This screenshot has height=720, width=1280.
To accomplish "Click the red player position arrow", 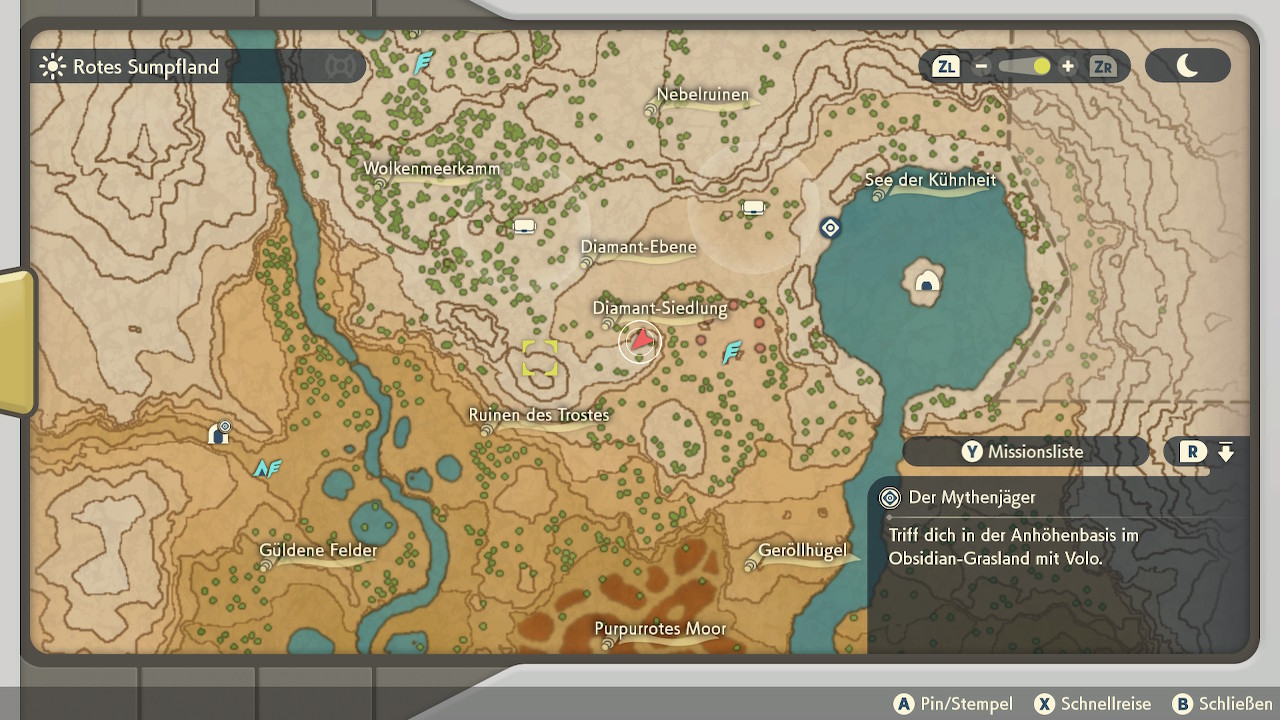I will pos(640,343).
